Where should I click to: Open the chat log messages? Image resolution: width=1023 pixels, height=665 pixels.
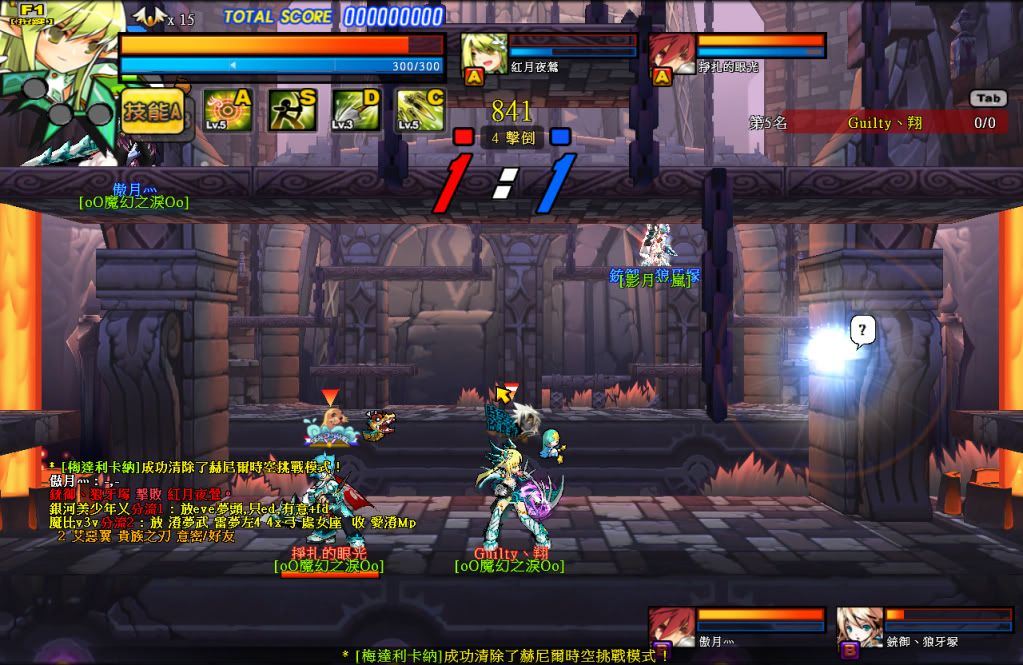[230, 500]
